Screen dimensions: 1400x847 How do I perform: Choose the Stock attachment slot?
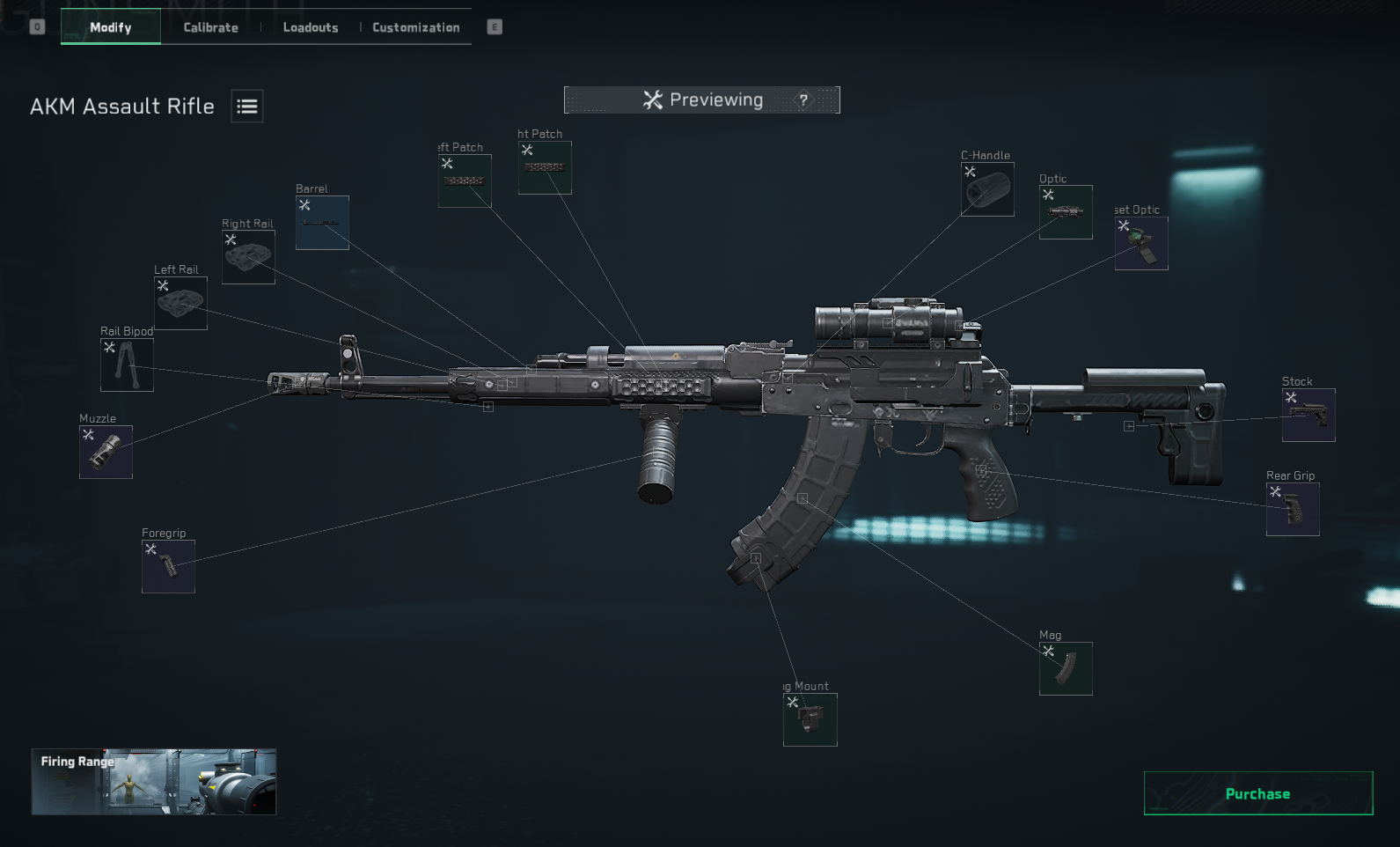point(1308,415)
